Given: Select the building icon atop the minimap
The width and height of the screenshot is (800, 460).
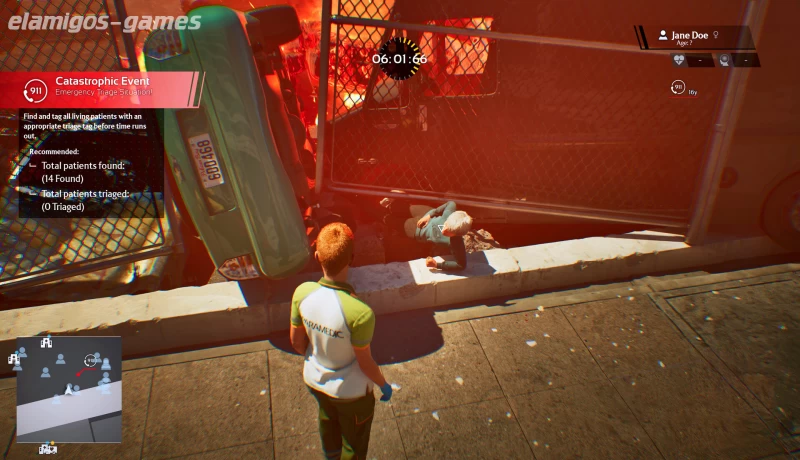Looking at the screenshot, I should (x=46, y=342).
